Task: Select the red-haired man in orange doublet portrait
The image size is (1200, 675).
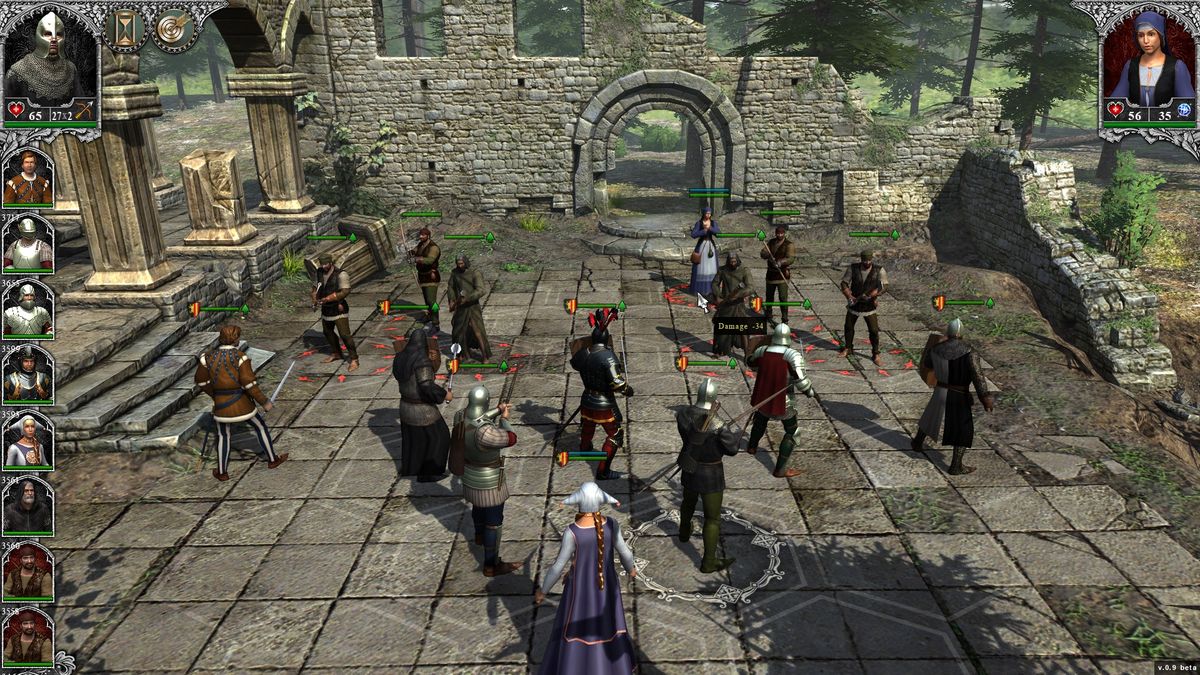Action: tap(27, 178)
